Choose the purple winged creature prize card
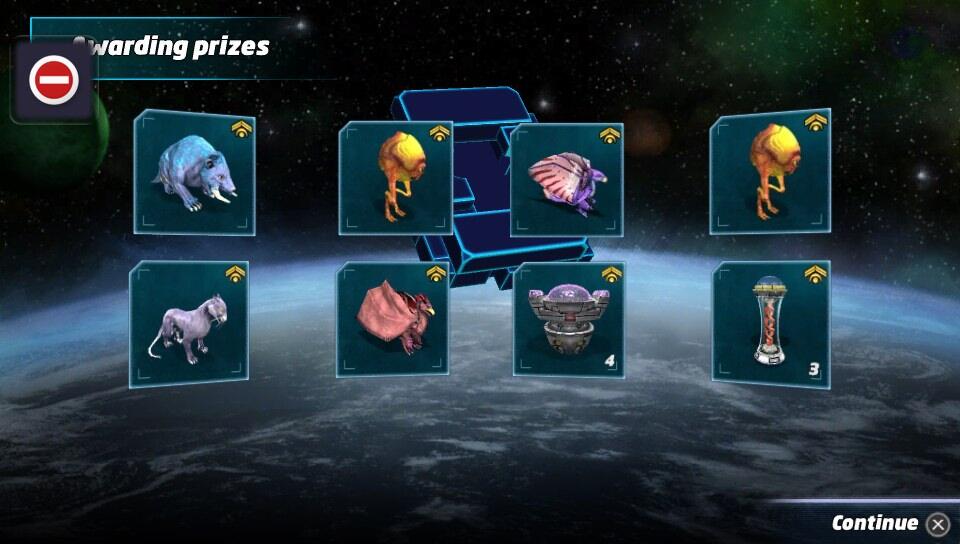This screenshot has width=960, height=544. click(x=567, y=179)
